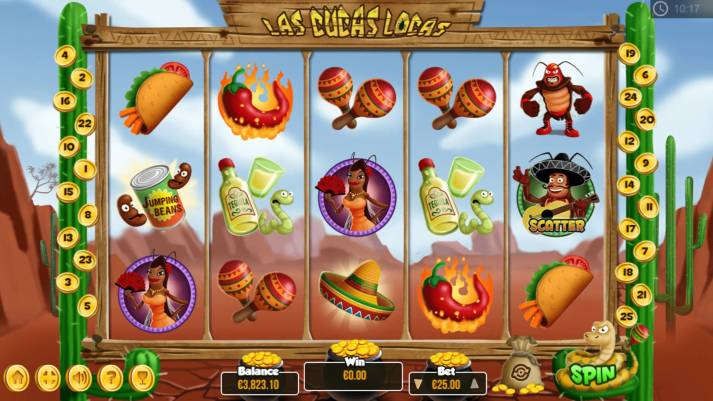Toggle sound with the speaker coin
This screenshot has height=401, width=713.
point(79,378)
